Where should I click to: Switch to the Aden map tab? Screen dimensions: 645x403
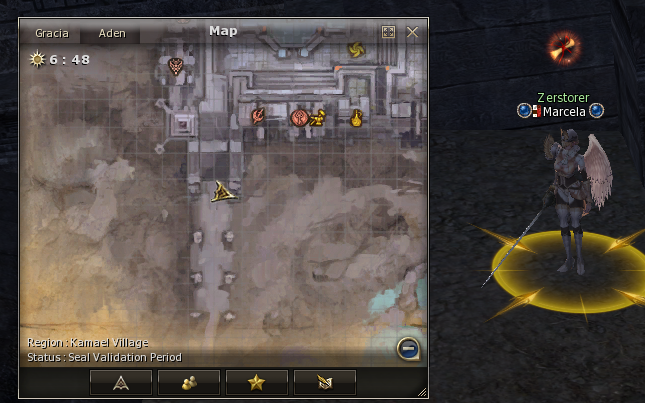tap(112, 33)
